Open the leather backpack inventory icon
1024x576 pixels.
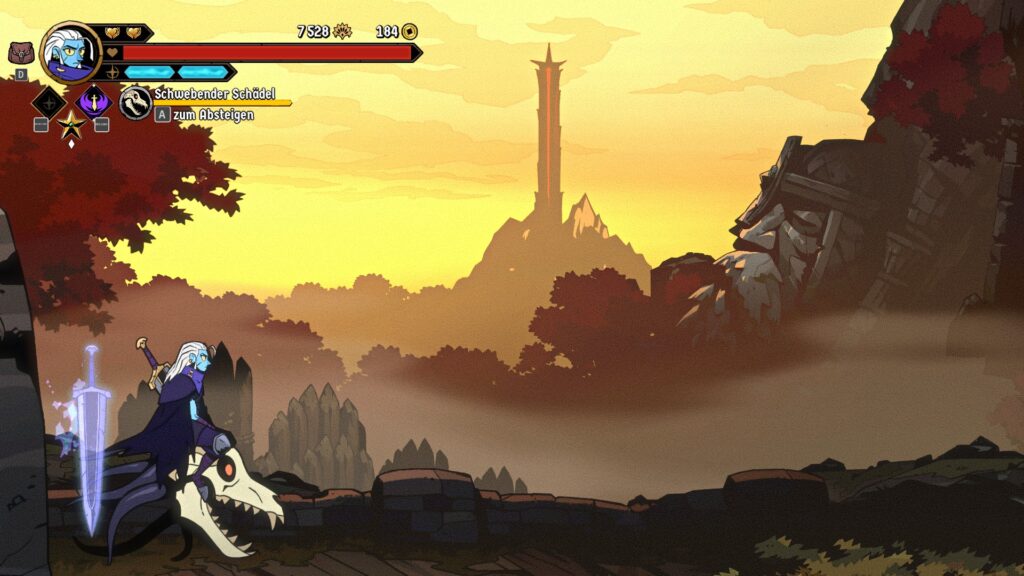(20, 53)
